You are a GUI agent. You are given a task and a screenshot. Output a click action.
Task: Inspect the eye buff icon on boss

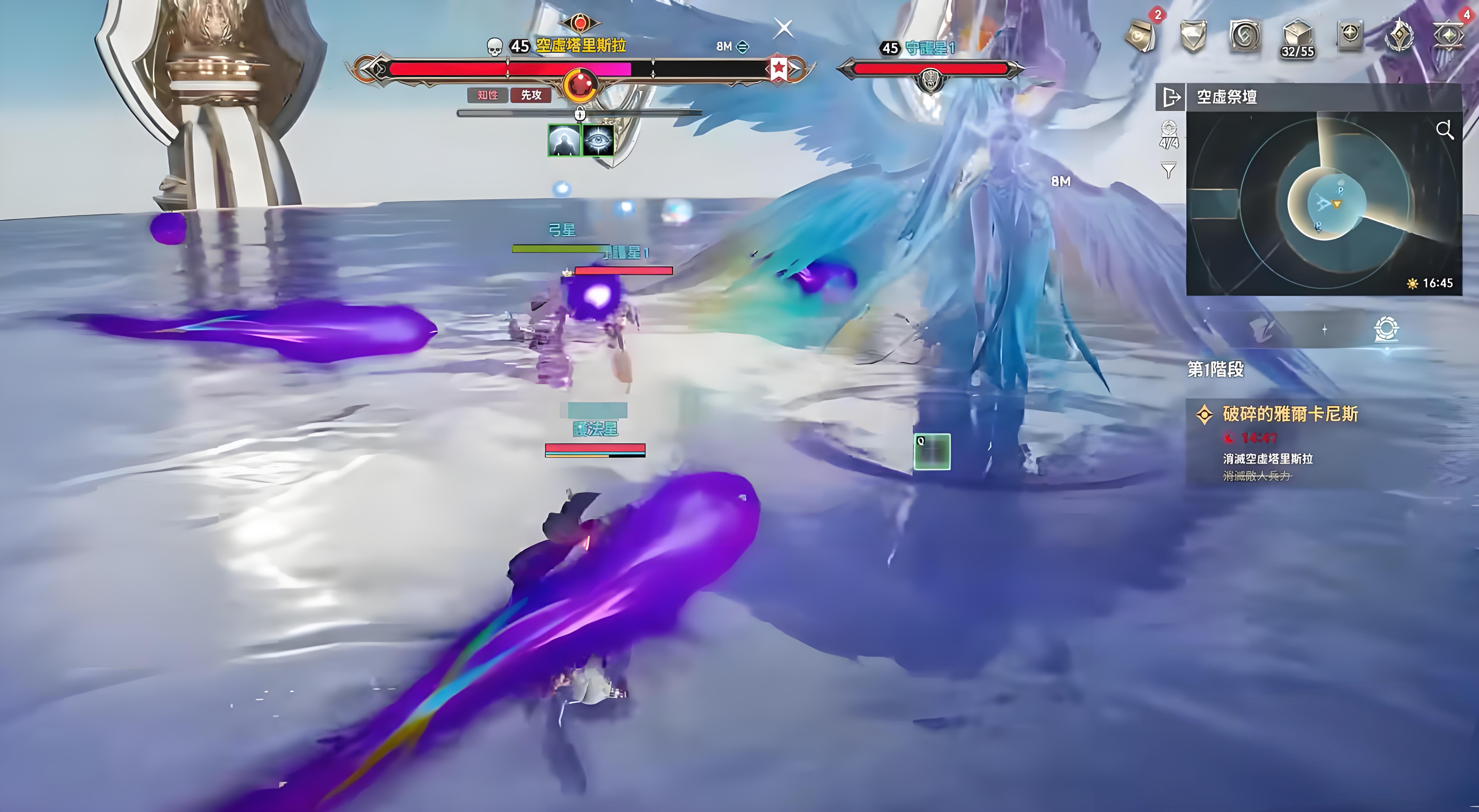pos(598,140)
